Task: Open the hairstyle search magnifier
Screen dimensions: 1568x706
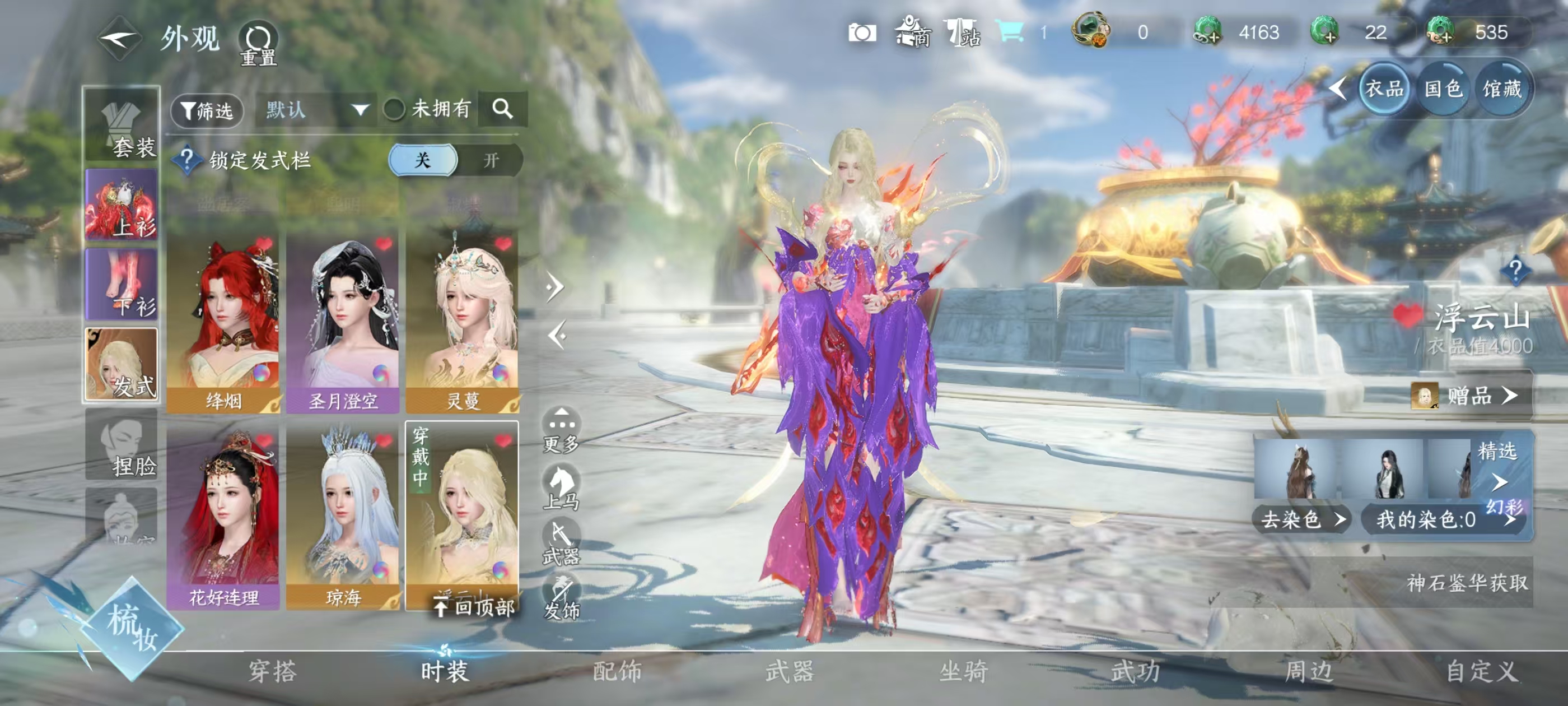Action: [x=502, y=109]
